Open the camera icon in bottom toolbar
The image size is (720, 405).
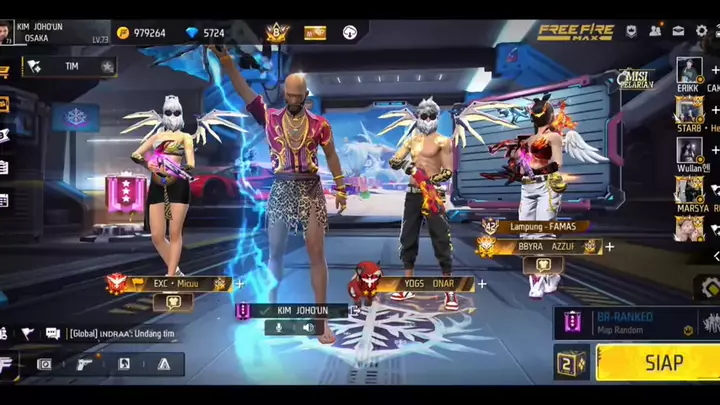tap(44, 364)
